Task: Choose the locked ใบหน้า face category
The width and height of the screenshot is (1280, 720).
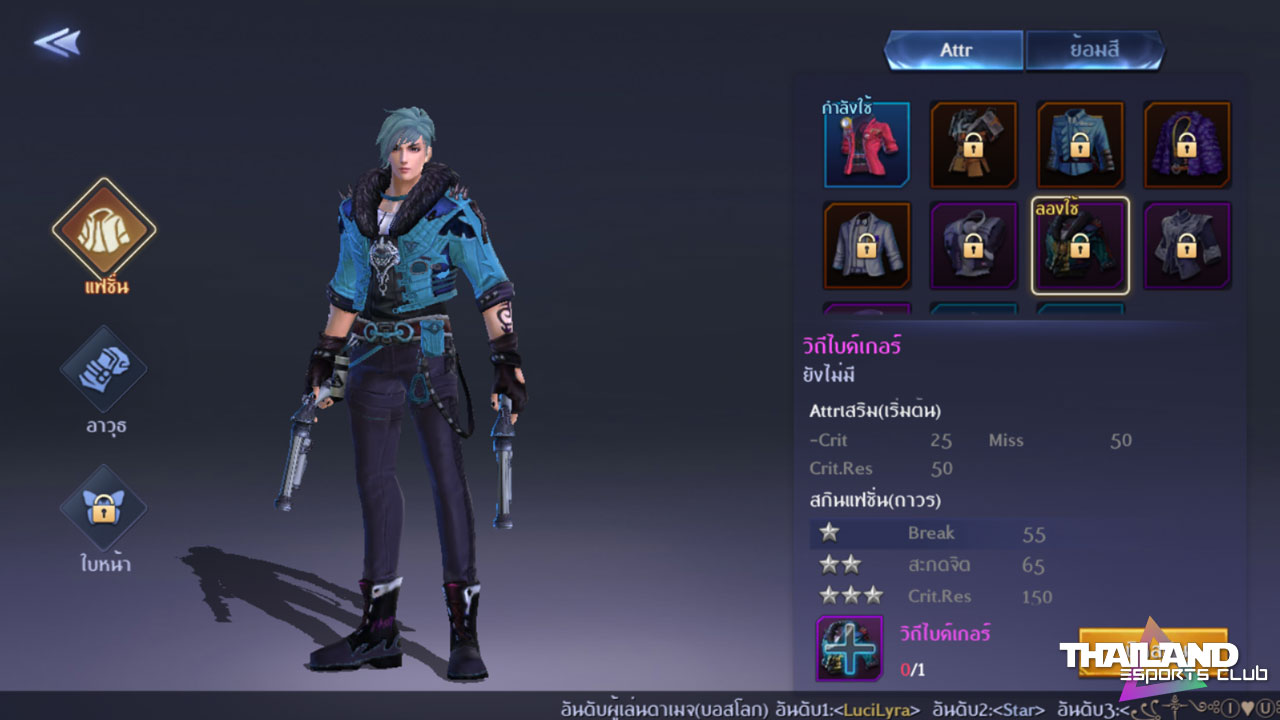Action: pos(104,508)
